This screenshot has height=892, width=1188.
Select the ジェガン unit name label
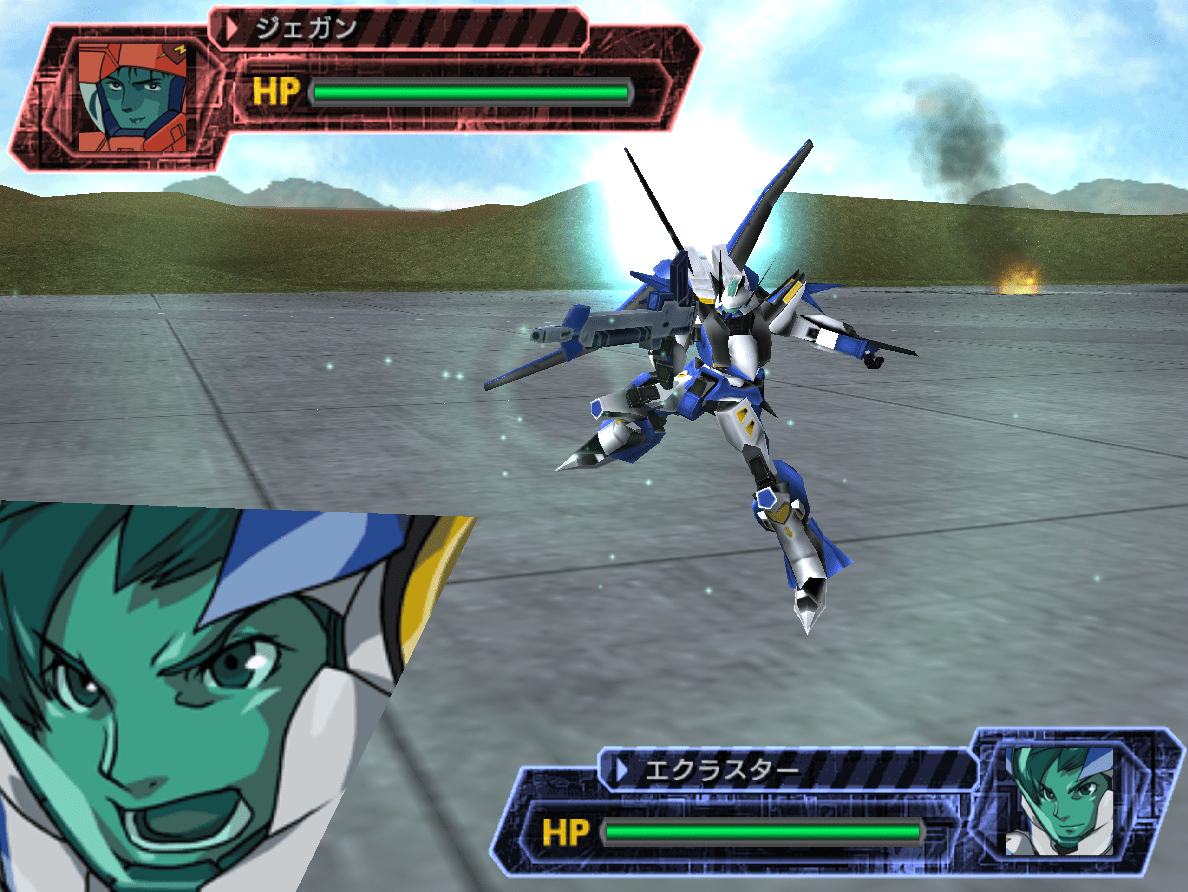[x=305, y=28]
